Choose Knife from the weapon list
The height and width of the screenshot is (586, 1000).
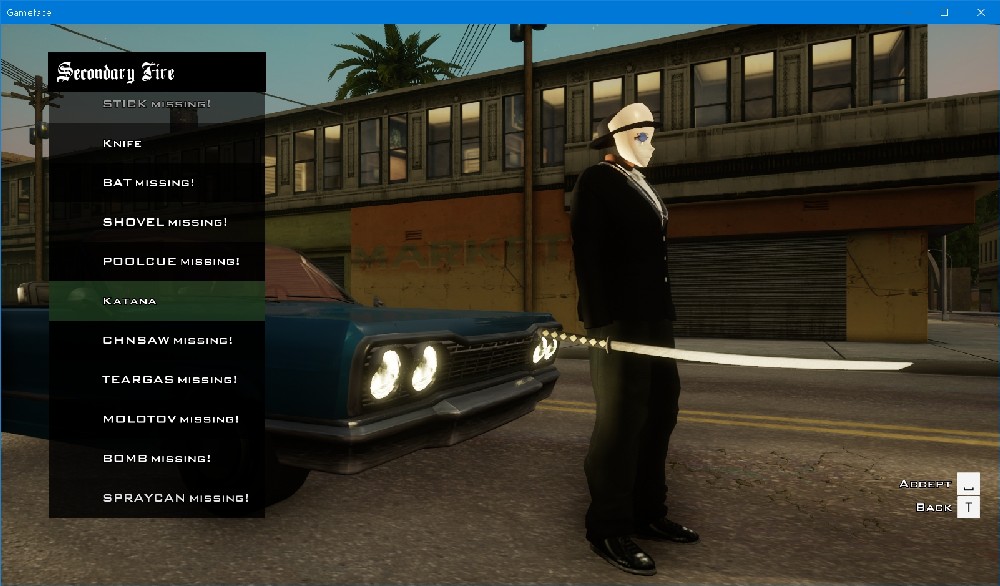pos(157,143)
